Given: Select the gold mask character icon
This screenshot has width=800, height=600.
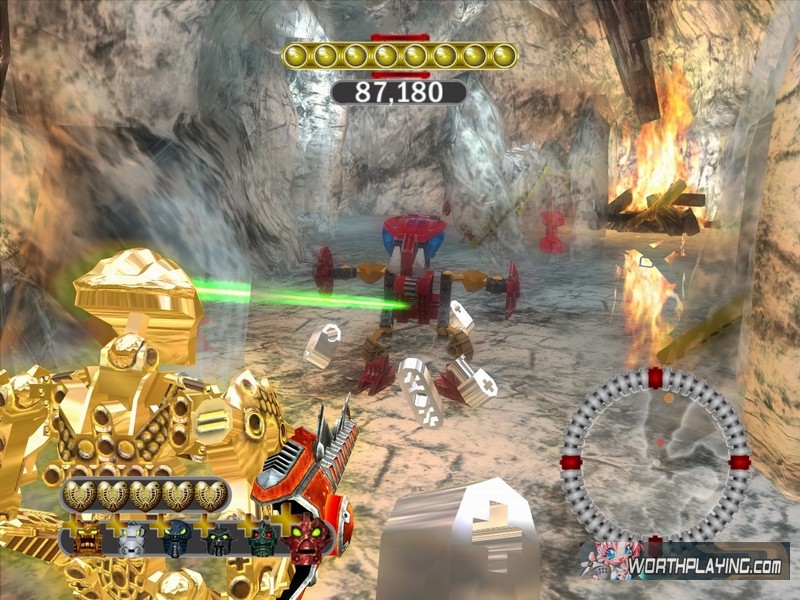Looking at the screenshot, I should (85, 539).
